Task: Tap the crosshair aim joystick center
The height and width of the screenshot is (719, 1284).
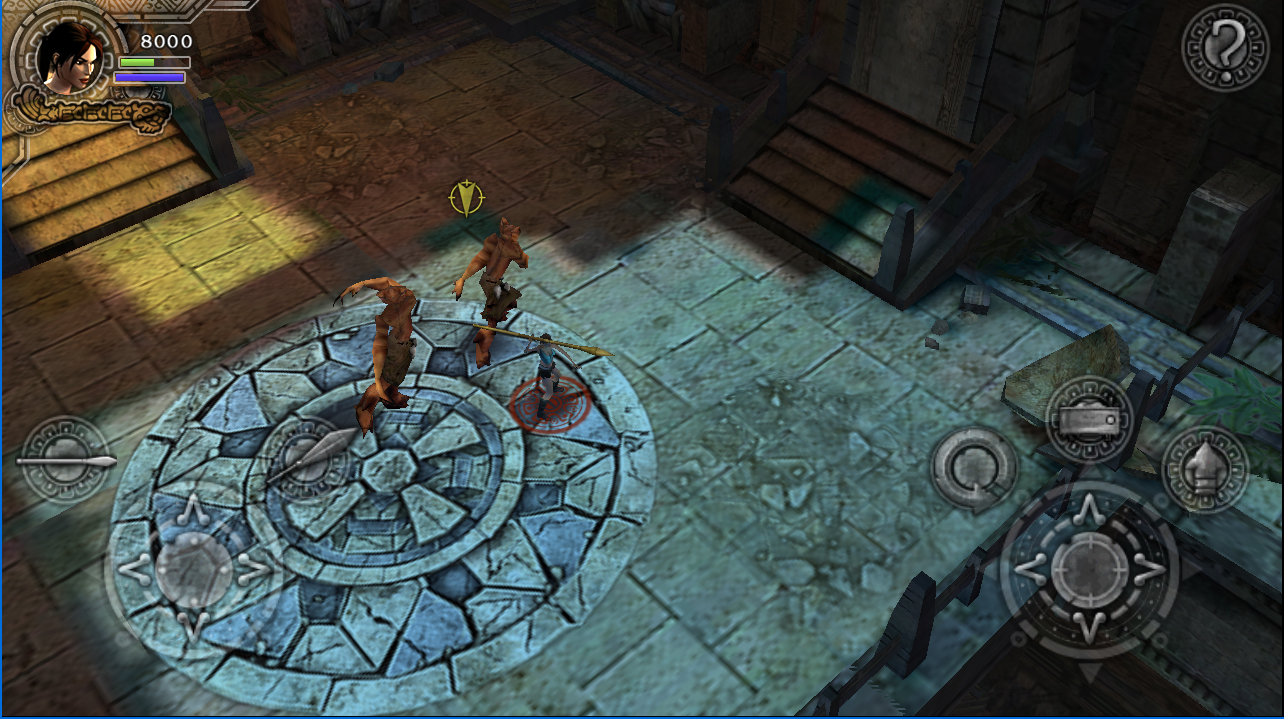Action: click(1089, 570)
